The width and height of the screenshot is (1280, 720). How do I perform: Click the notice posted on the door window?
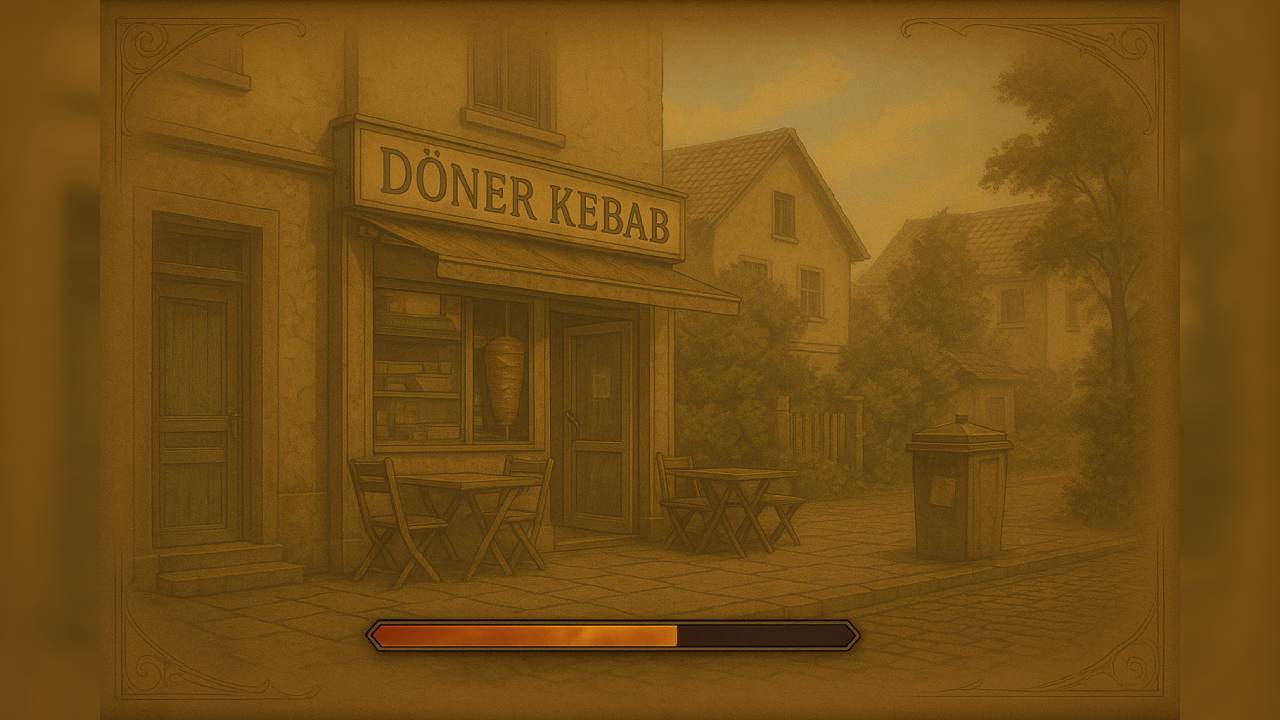tap(599, 385)
